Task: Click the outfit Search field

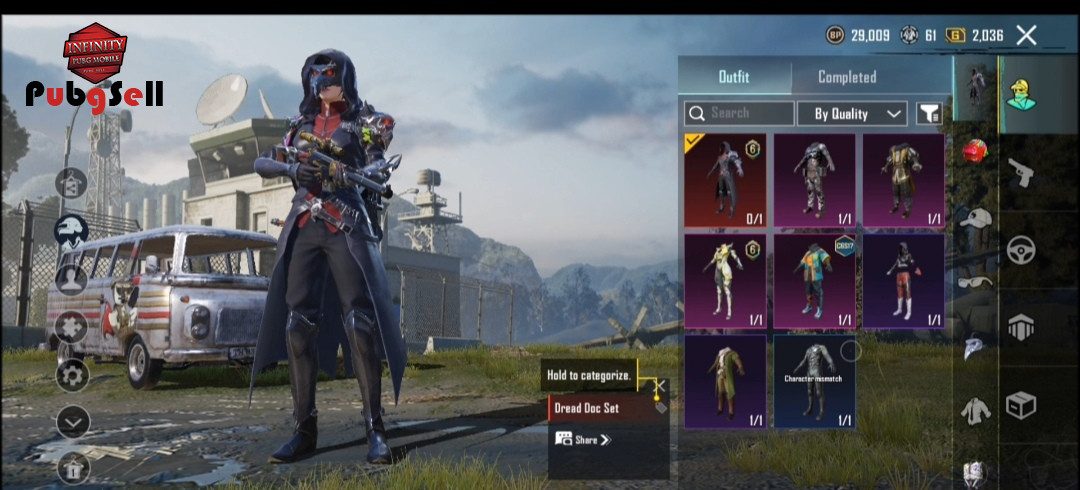Action: click(x=740, y=113)
